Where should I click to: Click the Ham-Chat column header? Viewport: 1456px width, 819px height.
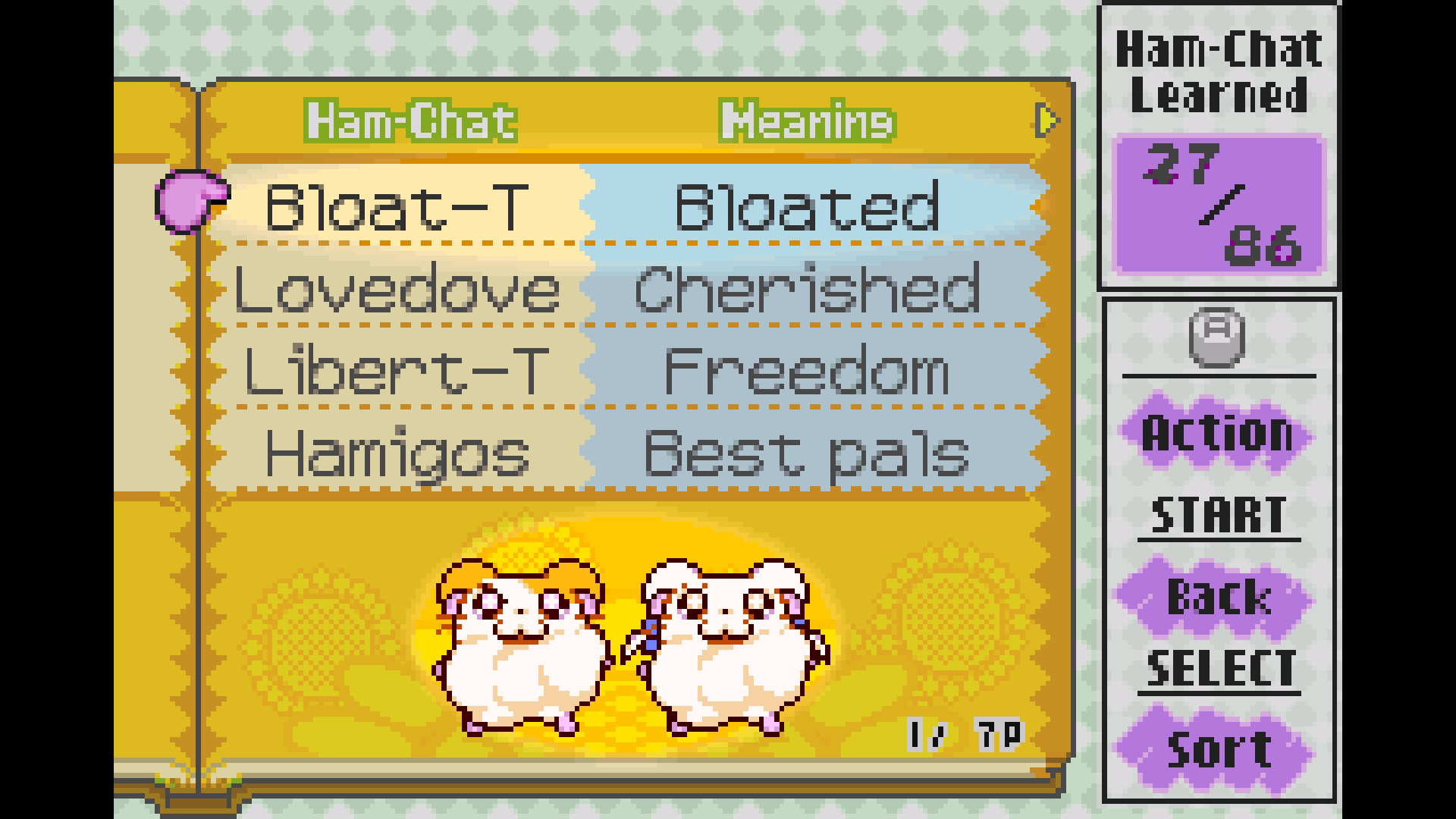(x=410, y=121)
